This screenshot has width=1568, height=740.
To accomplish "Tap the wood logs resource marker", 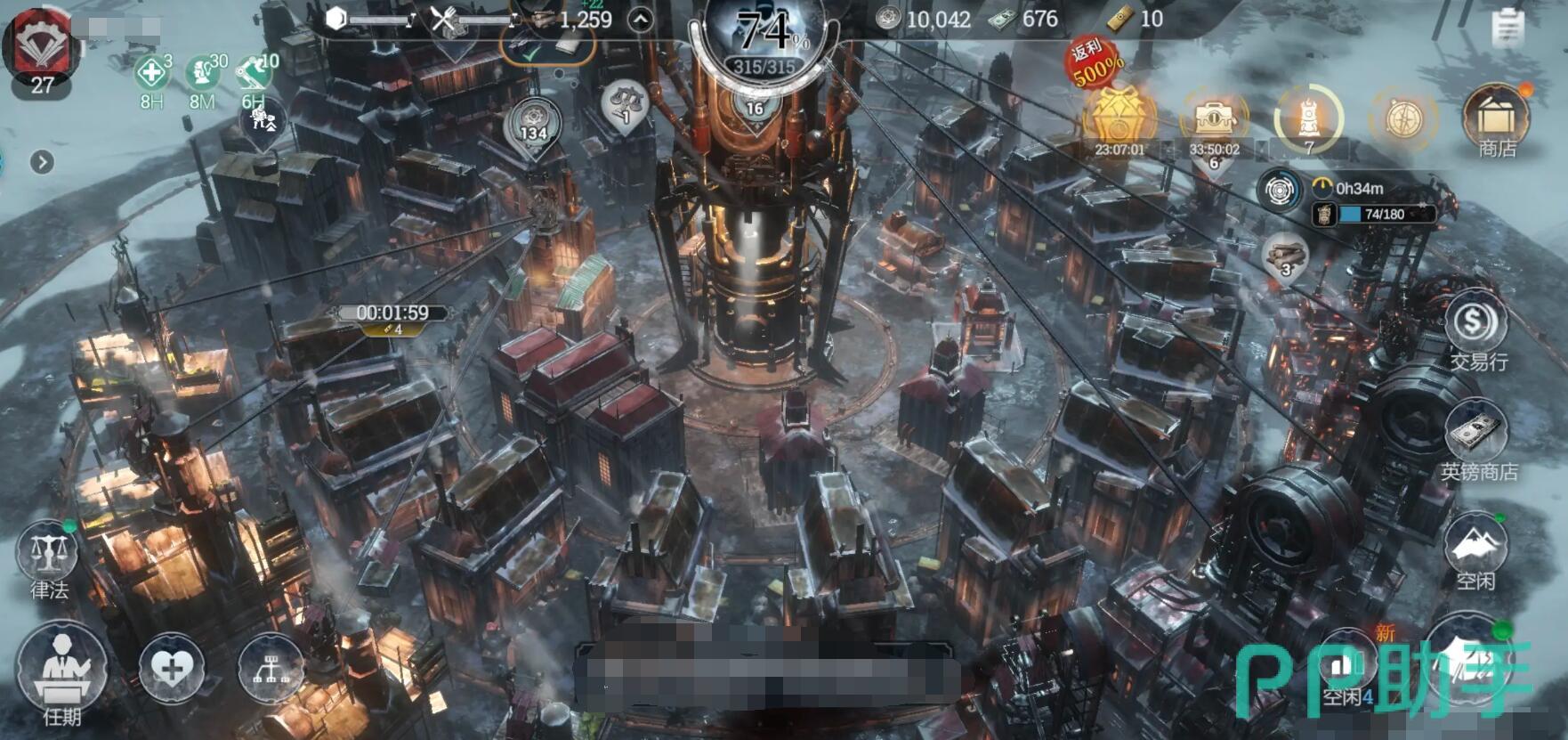I will pos(1286,256).
